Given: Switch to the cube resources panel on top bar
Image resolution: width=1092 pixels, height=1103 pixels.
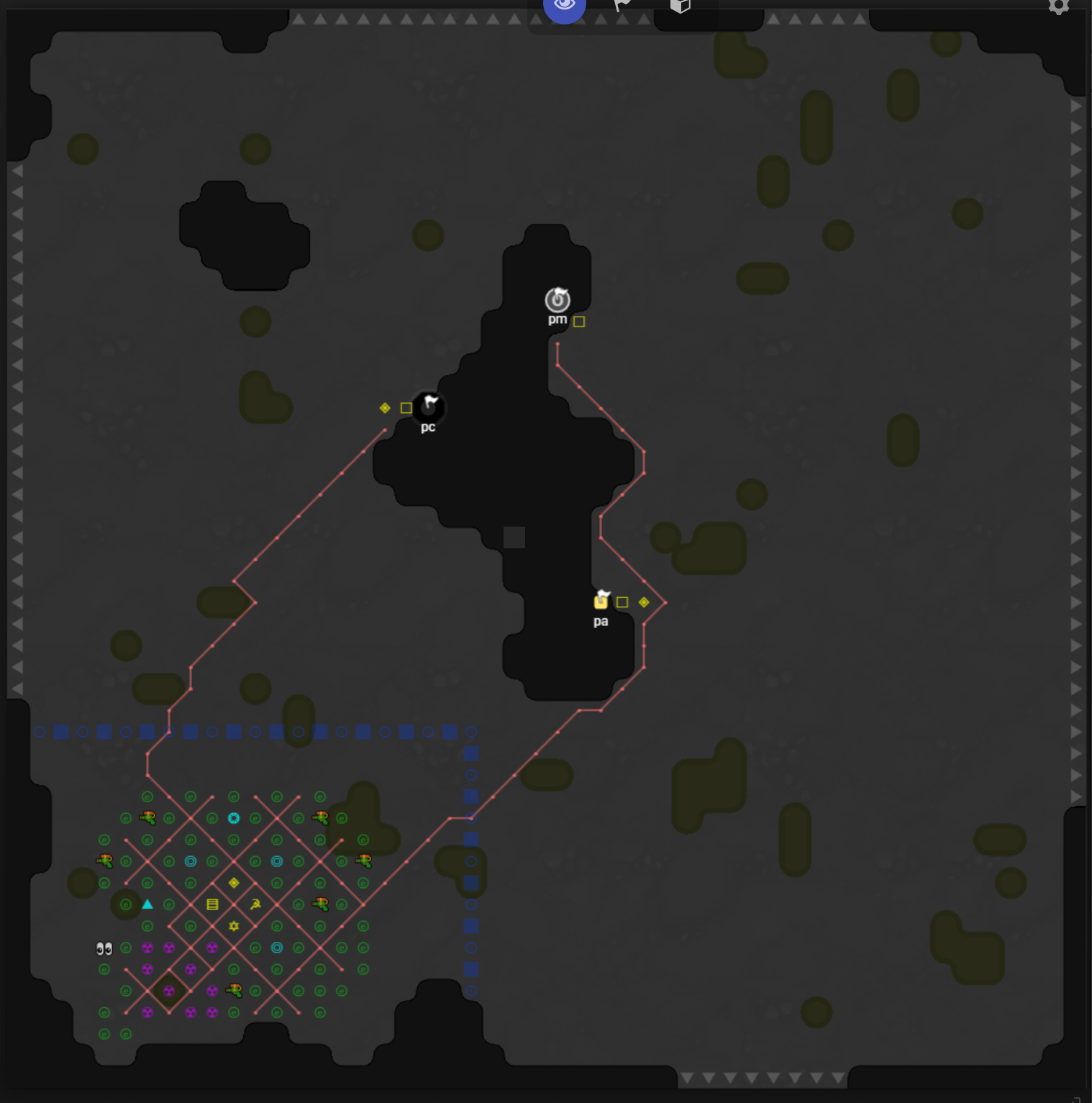Looking at the screenshot, I should click(x=679, y=4).
